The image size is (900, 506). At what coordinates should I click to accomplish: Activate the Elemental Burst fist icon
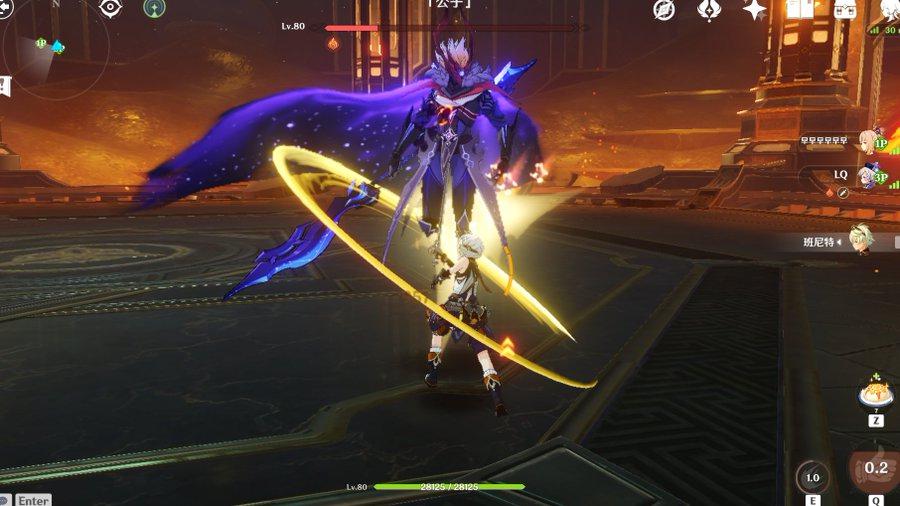coord(875,470)
